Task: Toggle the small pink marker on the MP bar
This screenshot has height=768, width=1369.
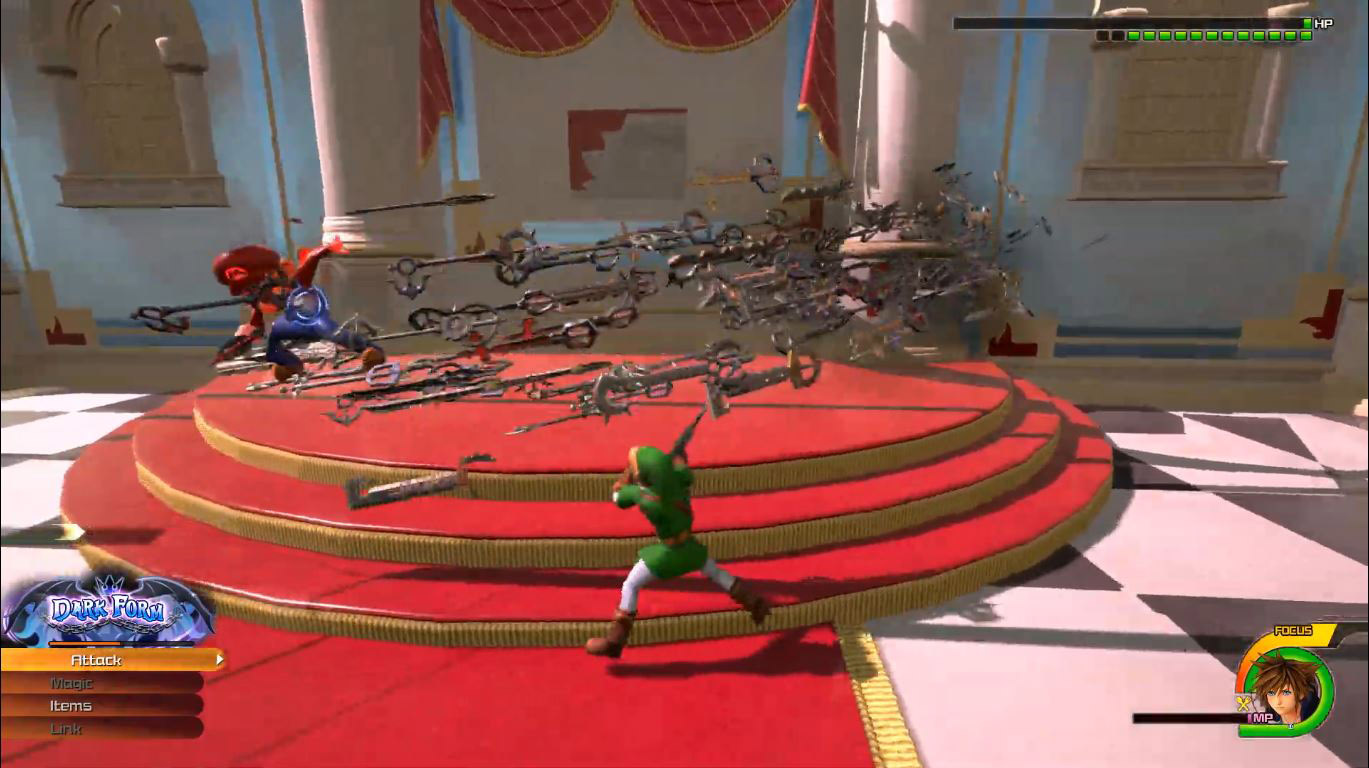Action: (1249, 716)
